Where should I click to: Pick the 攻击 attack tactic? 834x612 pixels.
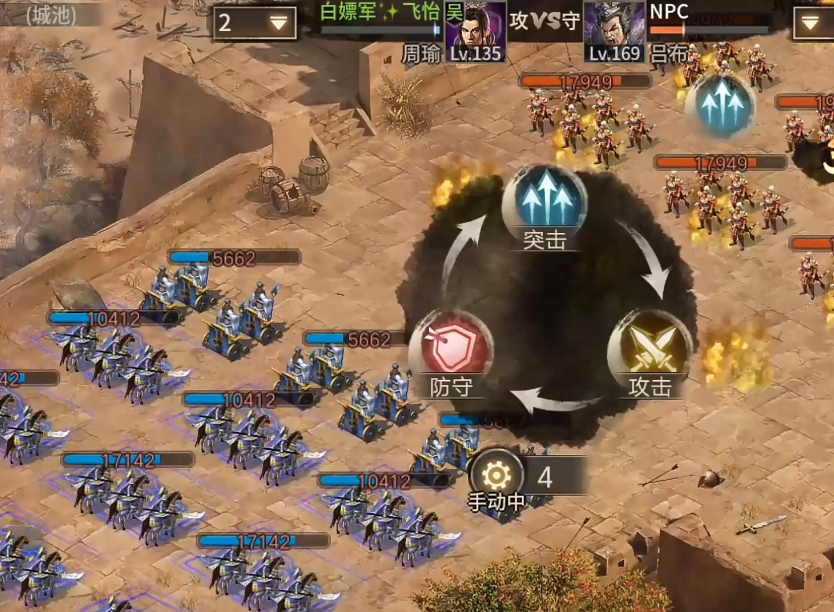(x=649, y=350)
